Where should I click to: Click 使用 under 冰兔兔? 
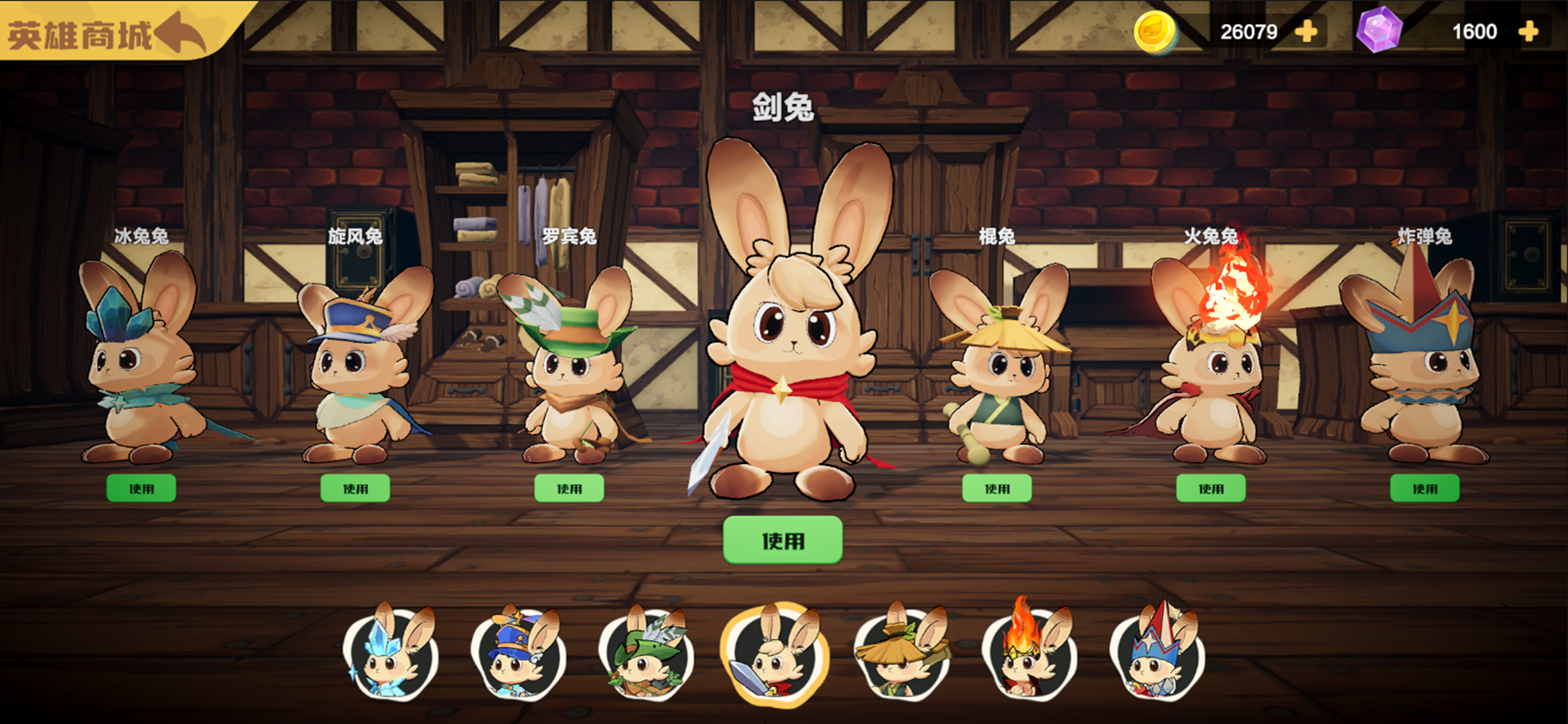tap(141, 488)
